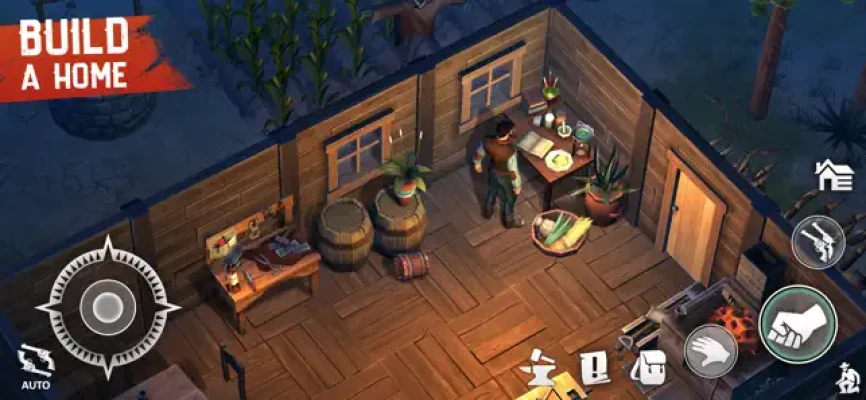Open the exclamation mark quest journal
Screen dimensions: 866x400
(596, 368)
